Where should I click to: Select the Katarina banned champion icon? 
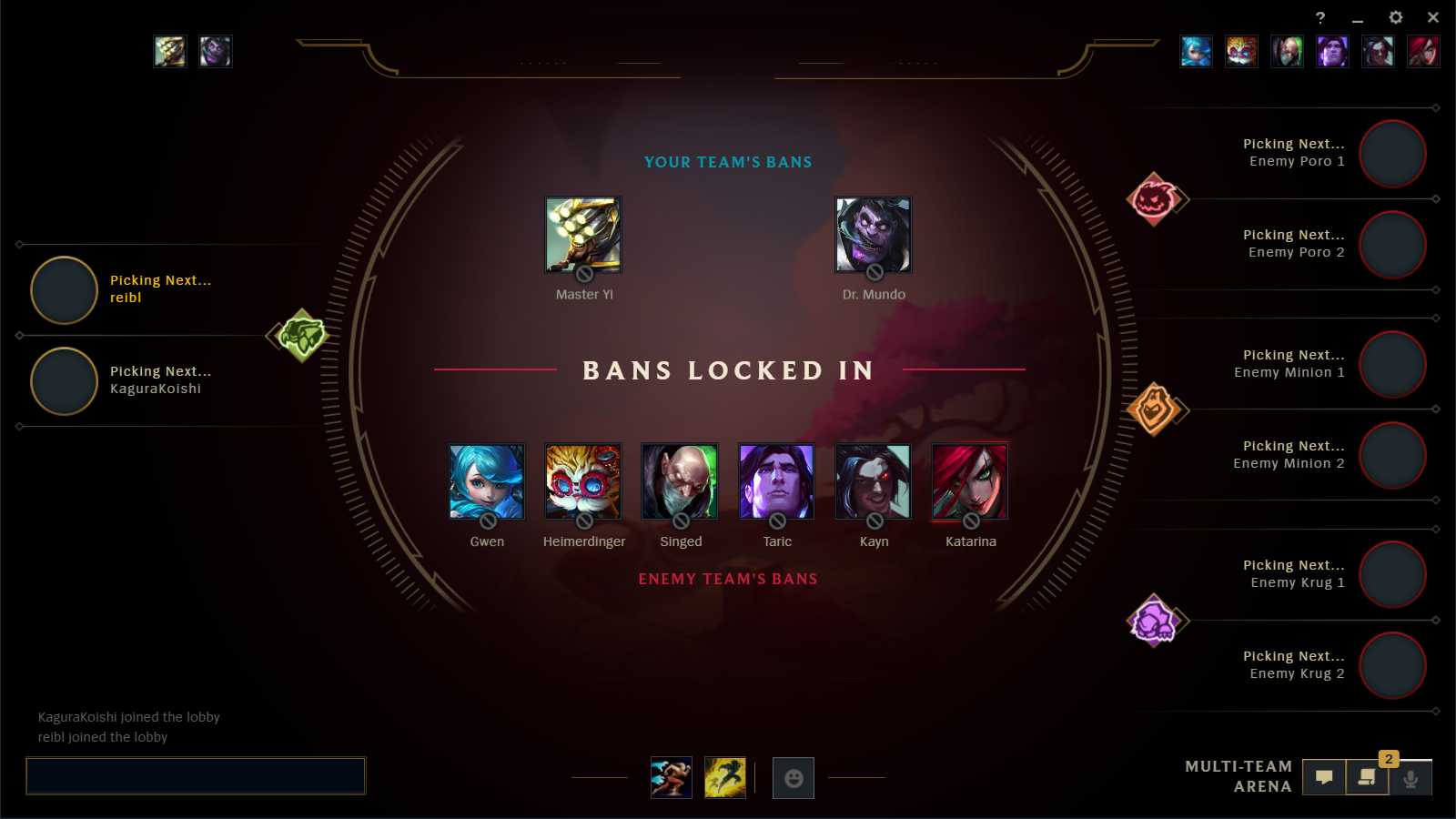969,482
